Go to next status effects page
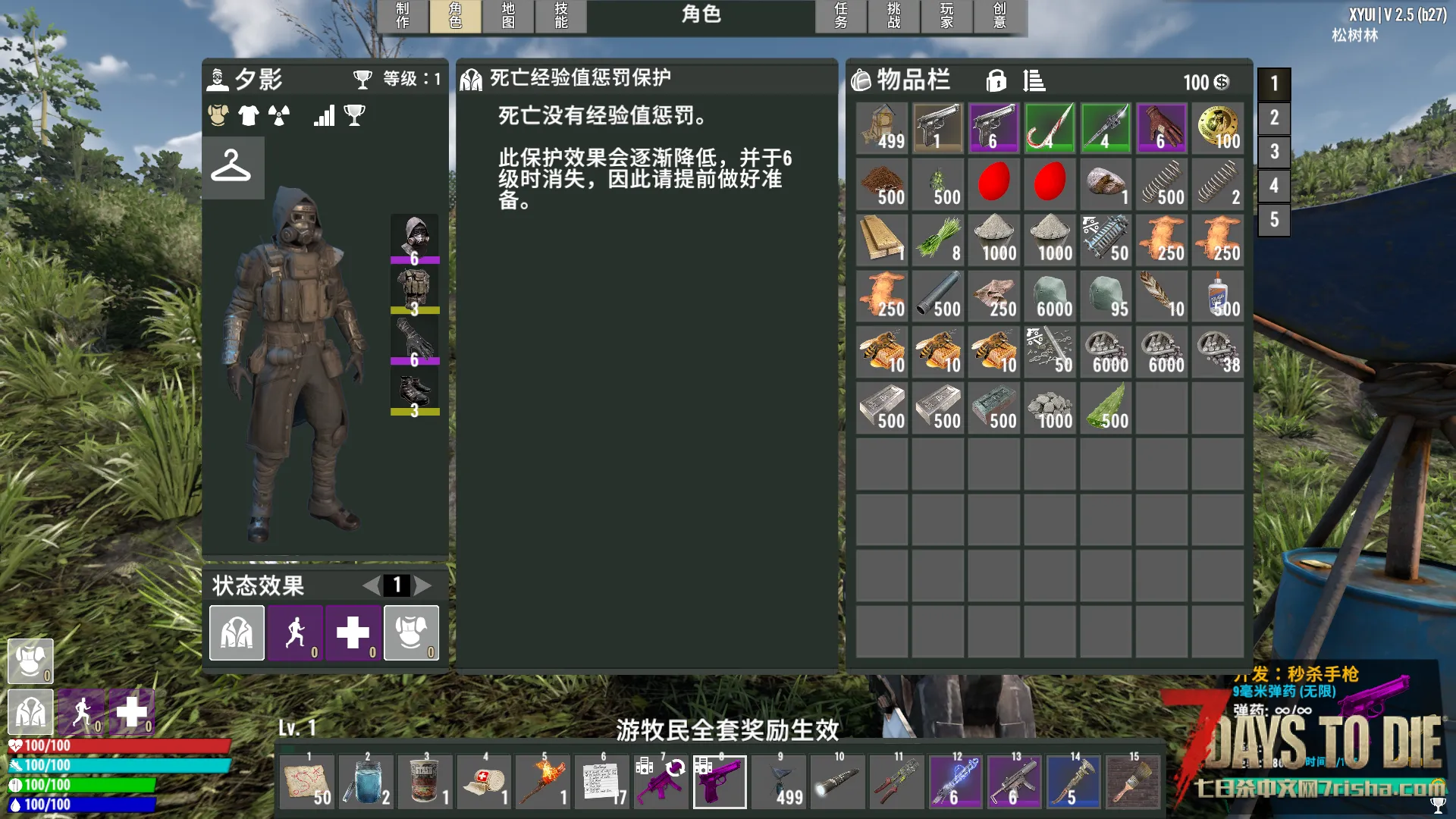 (423, 585)
